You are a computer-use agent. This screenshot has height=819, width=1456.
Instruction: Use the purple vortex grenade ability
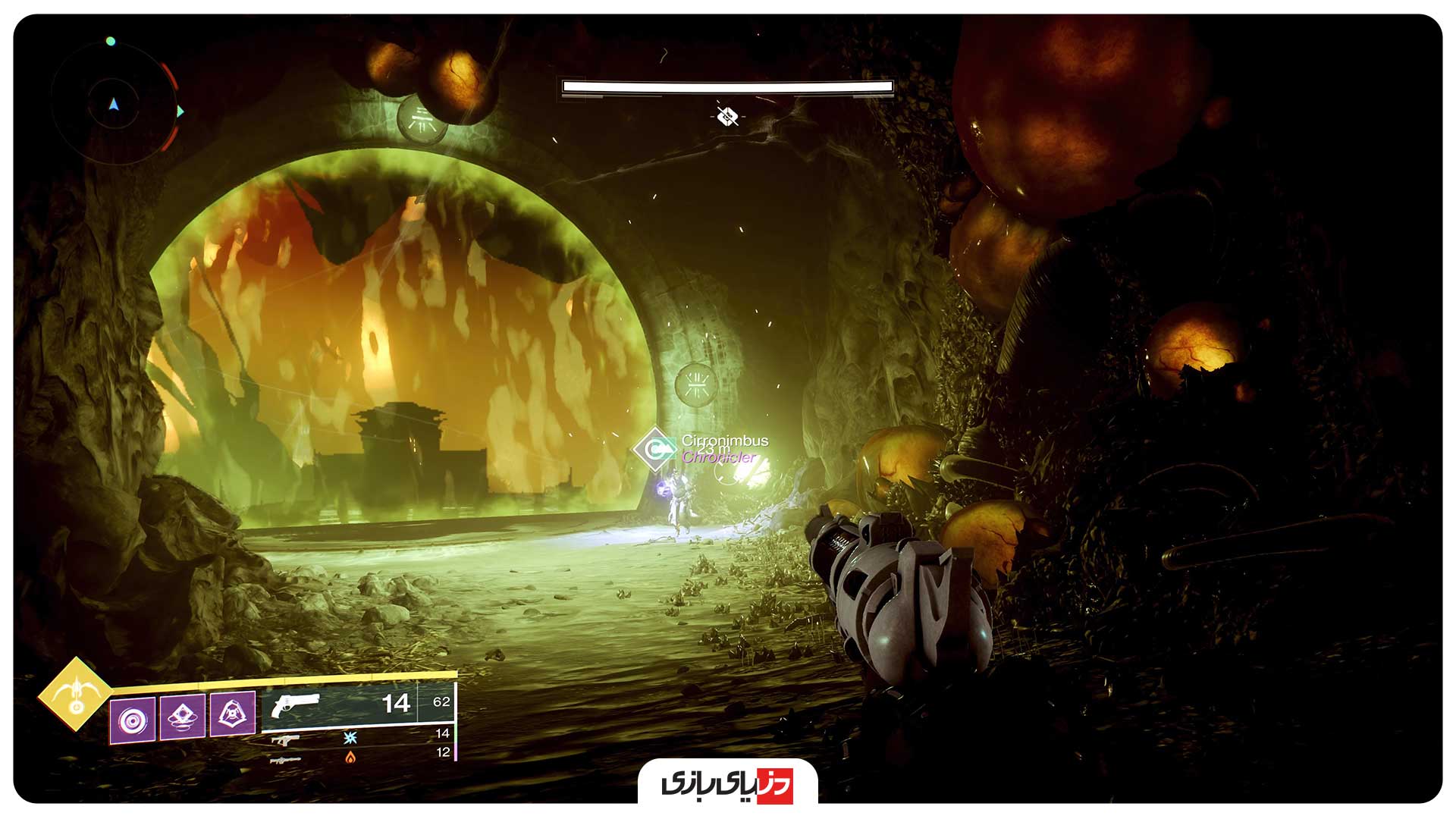[133, 719]
